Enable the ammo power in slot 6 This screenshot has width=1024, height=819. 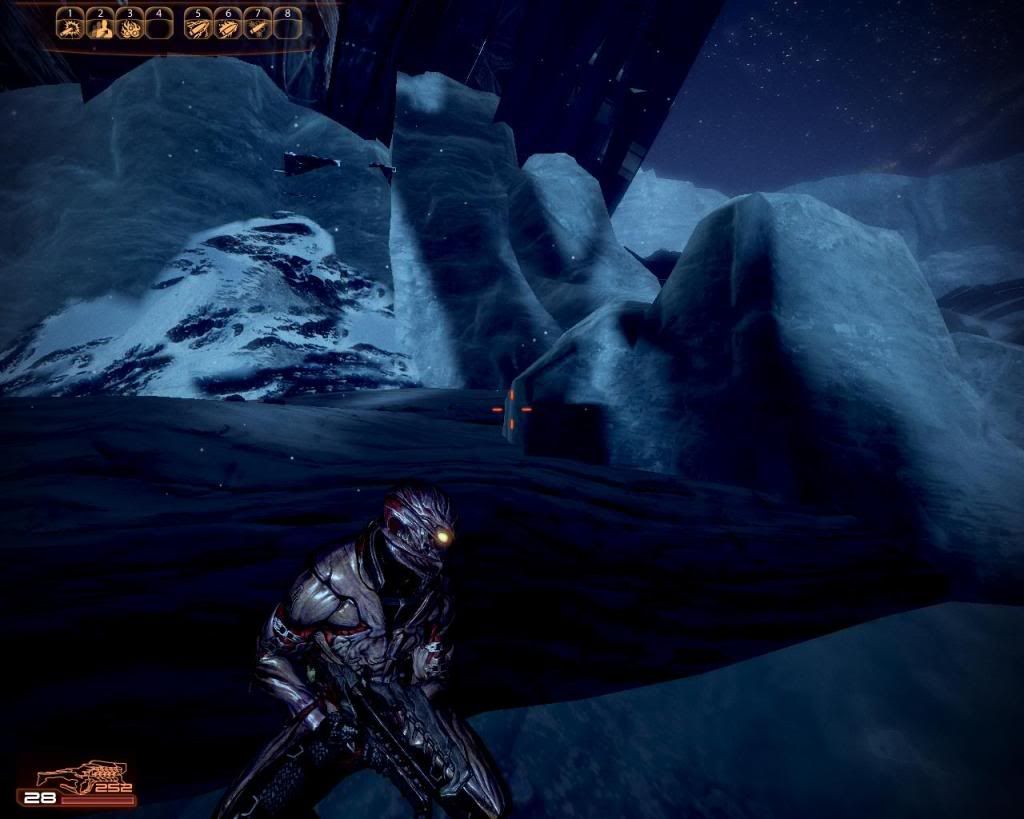[x=227, y=28]
